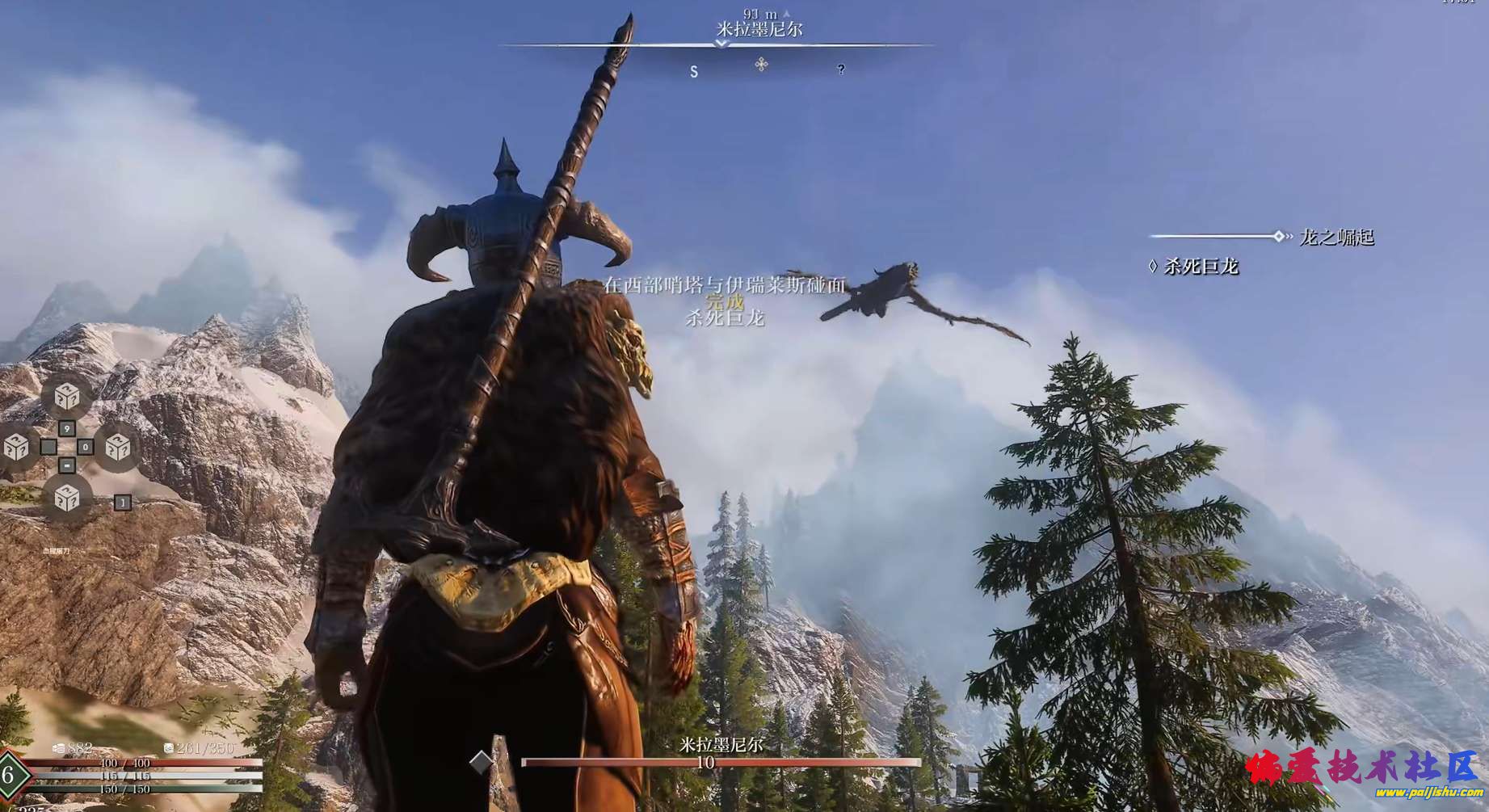Screen dimensions: 1489x812
Task: Select the question mark marker on the compass
Action: [841, 69]
